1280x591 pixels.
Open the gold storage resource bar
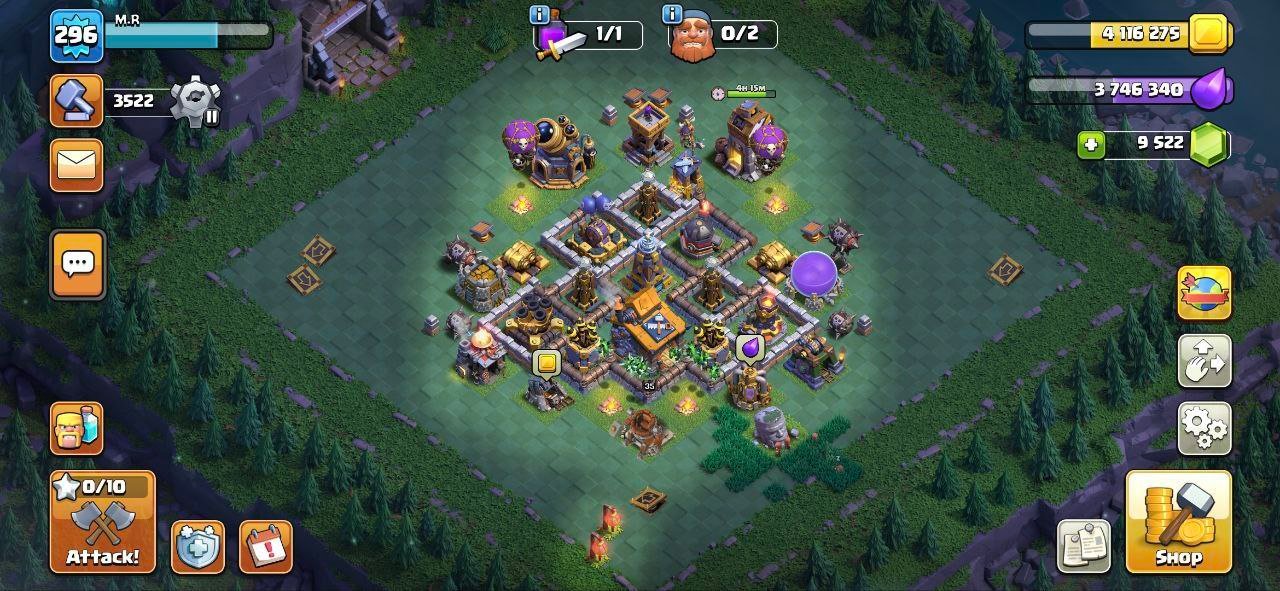pyautogui.click(x=1128, y=34)
